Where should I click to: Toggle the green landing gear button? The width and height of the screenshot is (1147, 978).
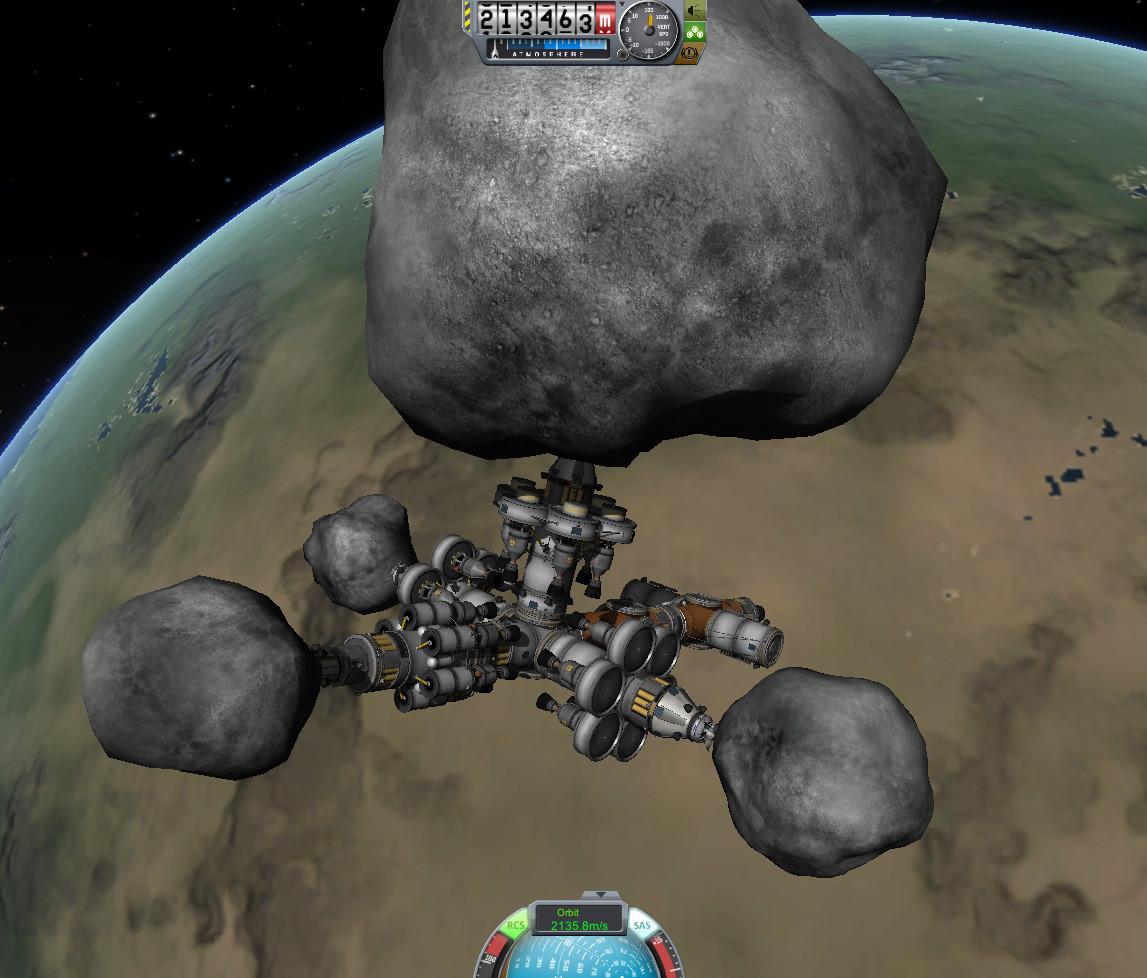(695, 32)
